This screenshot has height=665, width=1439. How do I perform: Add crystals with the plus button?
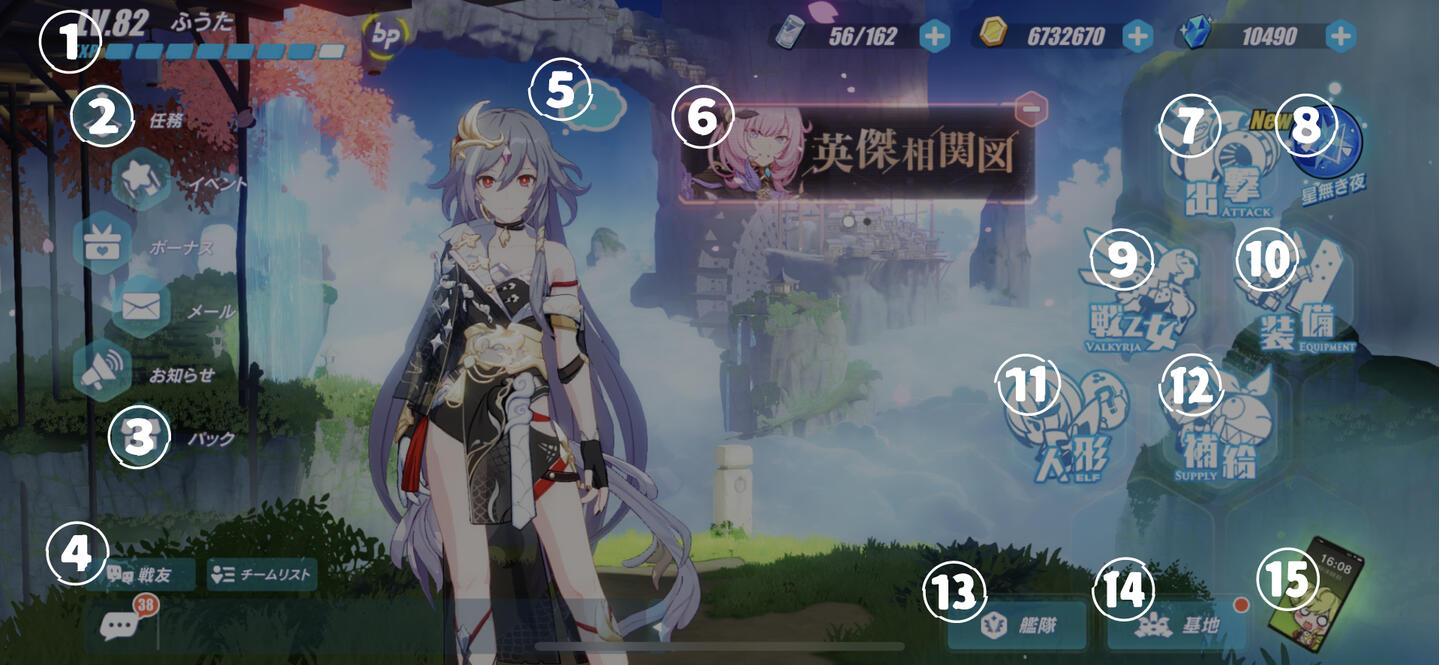pyautogui.click(x=1340, y=37)
